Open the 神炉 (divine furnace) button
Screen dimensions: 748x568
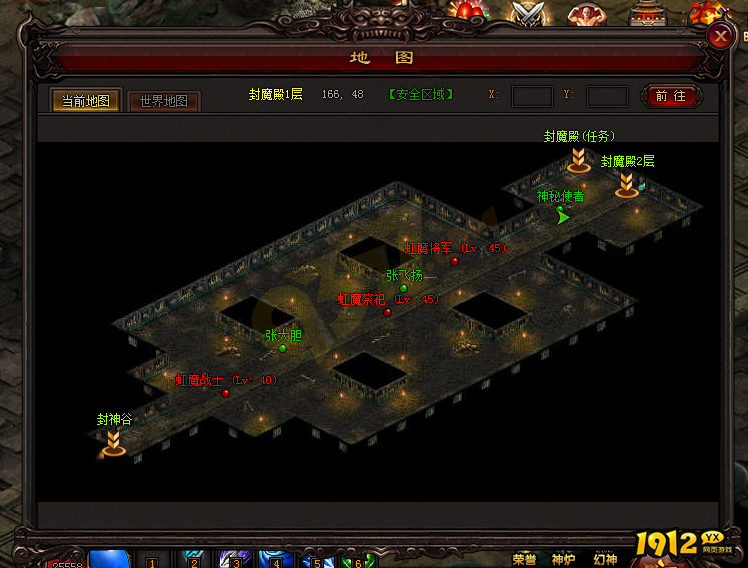point(565,558)
